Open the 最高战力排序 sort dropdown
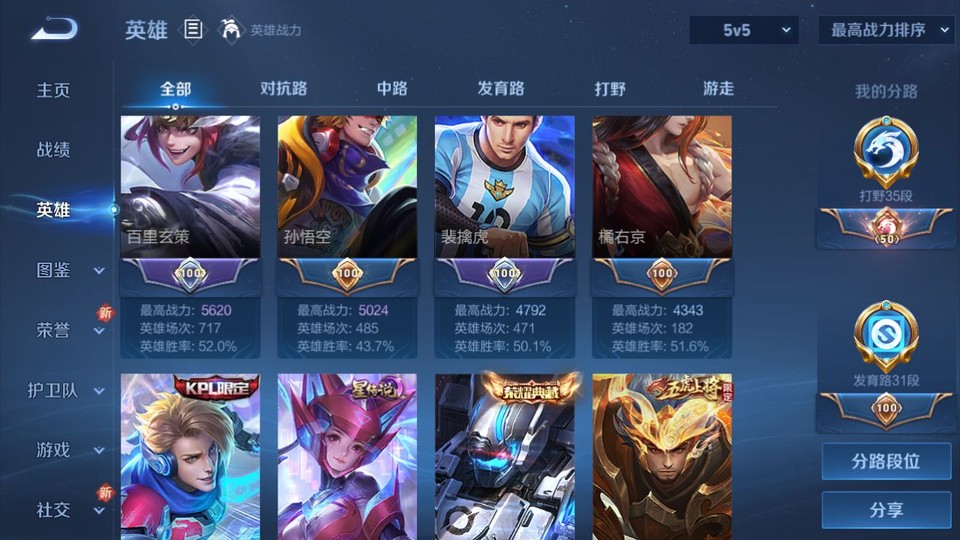Viewport: 960px width, 540px height. tap(886, 30)
